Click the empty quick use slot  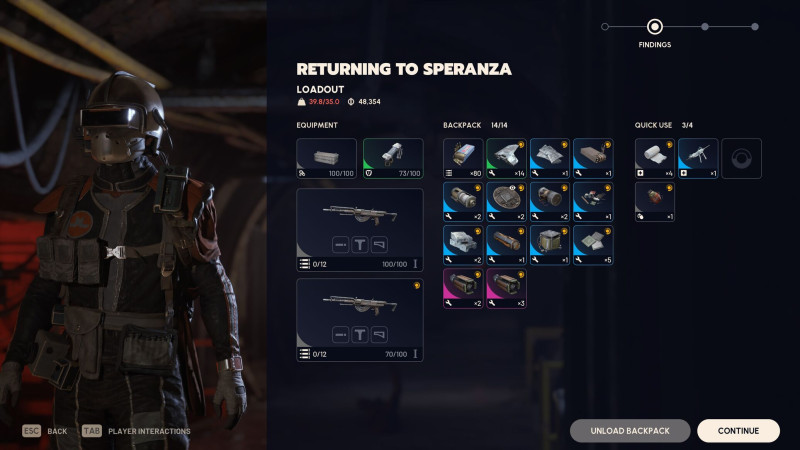741,158
